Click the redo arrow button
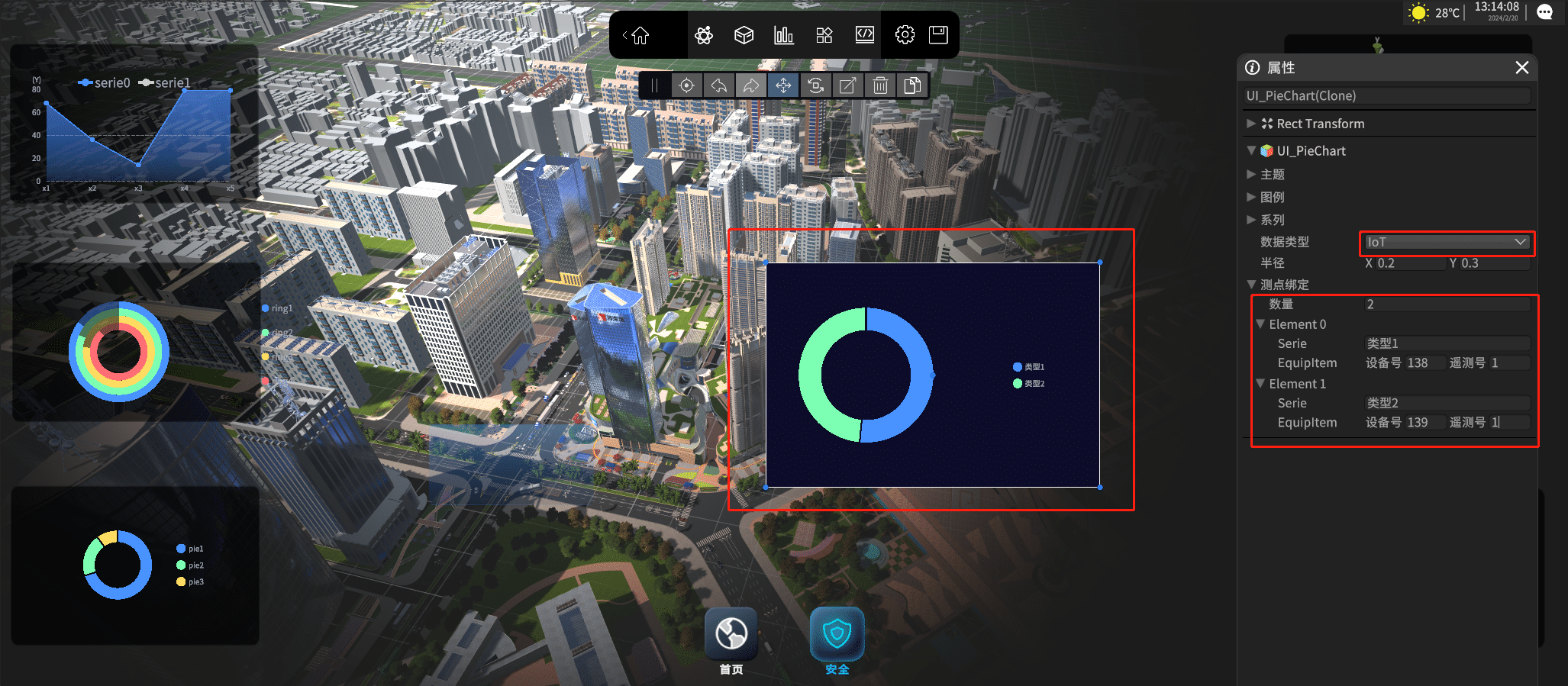Screen dimensions: 1568x686 [751, 85]
